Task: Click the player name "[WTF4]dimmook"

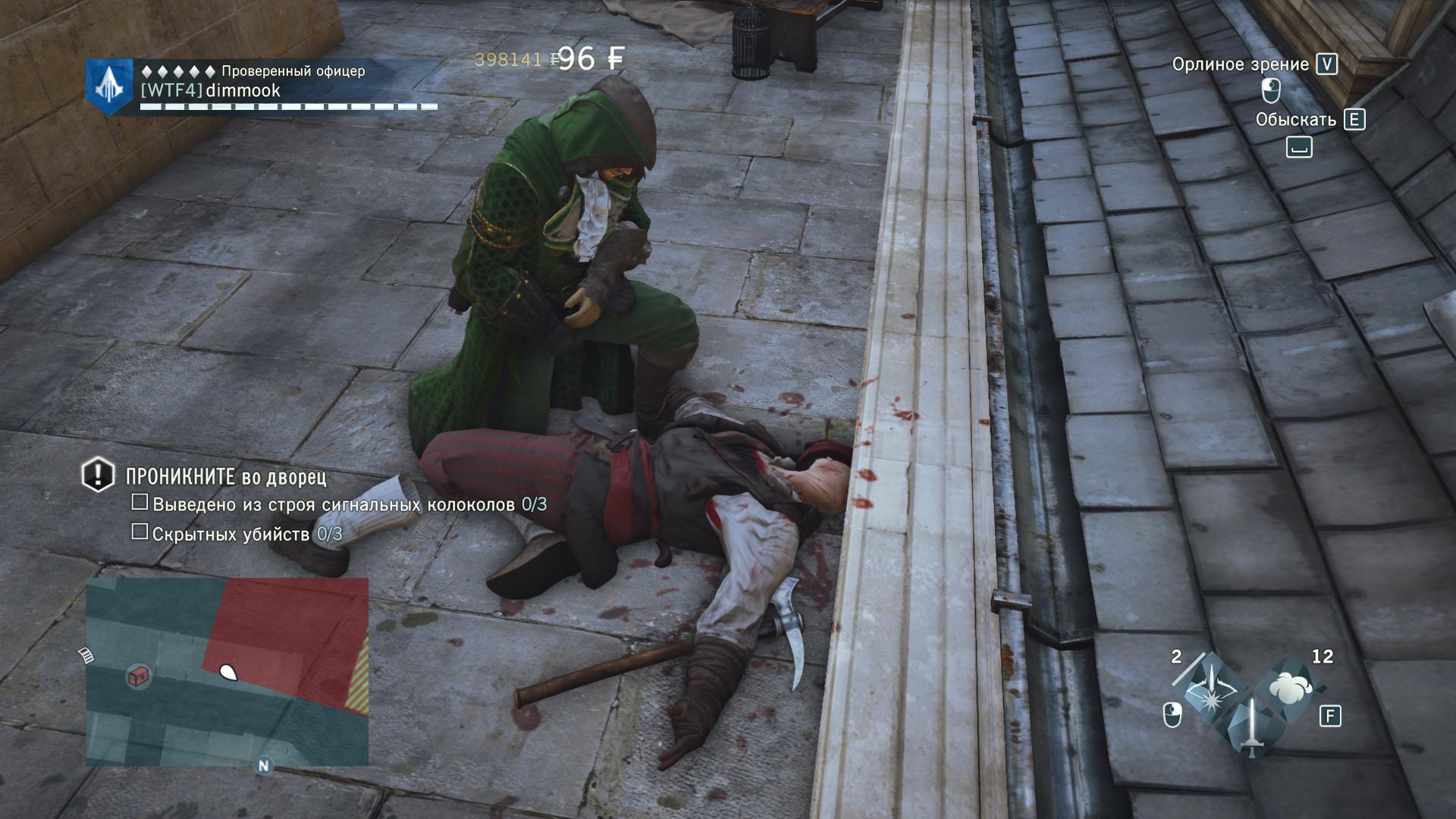Action: coord(211,91)
